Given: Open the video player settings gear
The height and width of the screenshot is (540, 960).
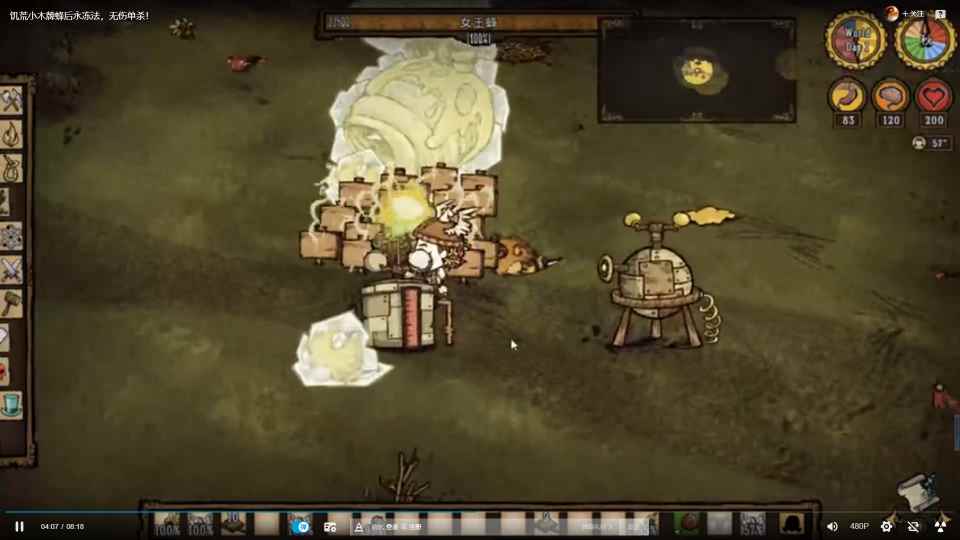Looking at the screenshot, I should 886,526.
